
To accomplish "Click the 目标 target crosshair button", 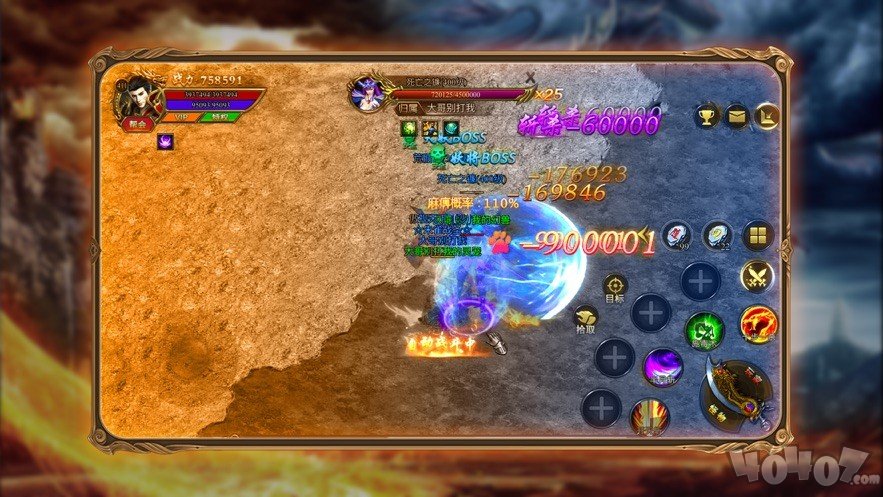I will (x=614, y=286).
